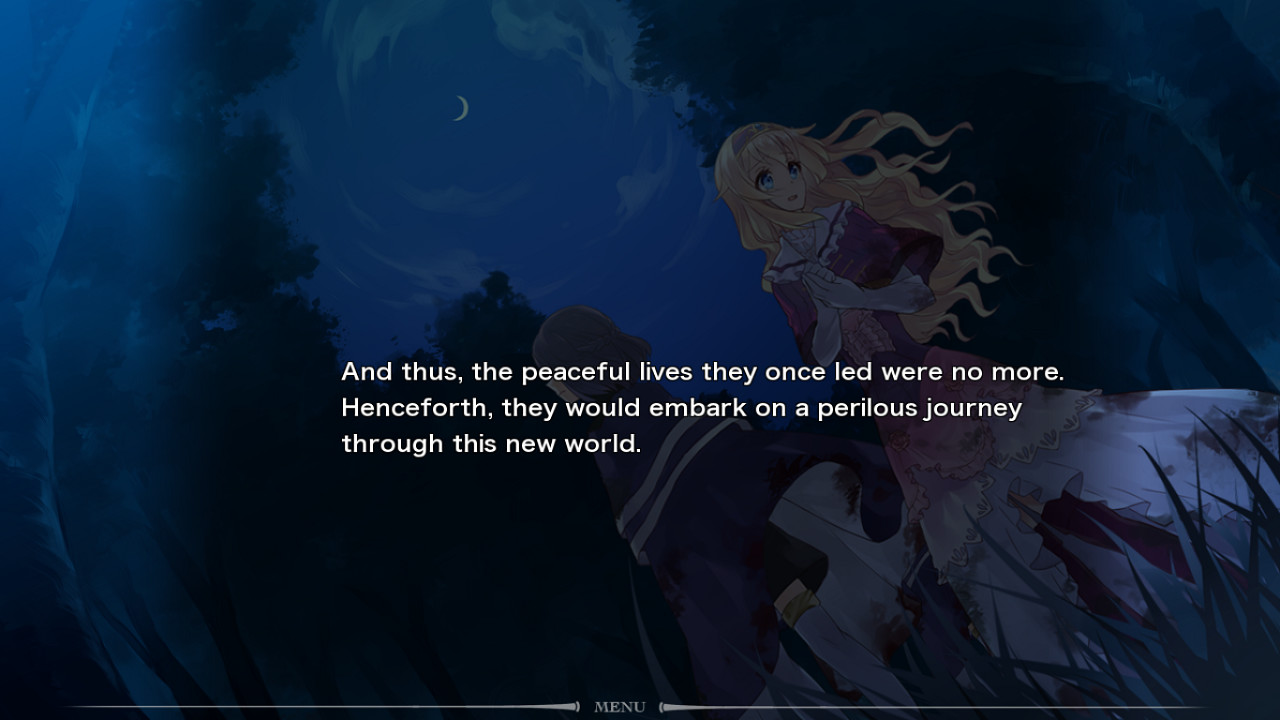The image size is (1280, 720).
Task: Click the word 'MENU' text label
Action: (x=620, y=706)
